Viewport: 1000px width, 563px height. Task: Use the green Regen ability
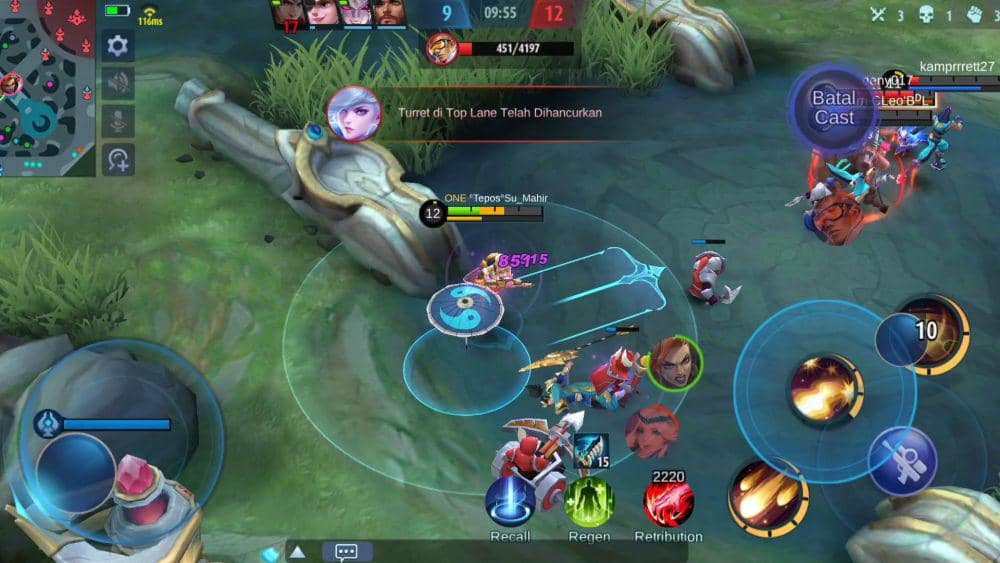point(589,501)
